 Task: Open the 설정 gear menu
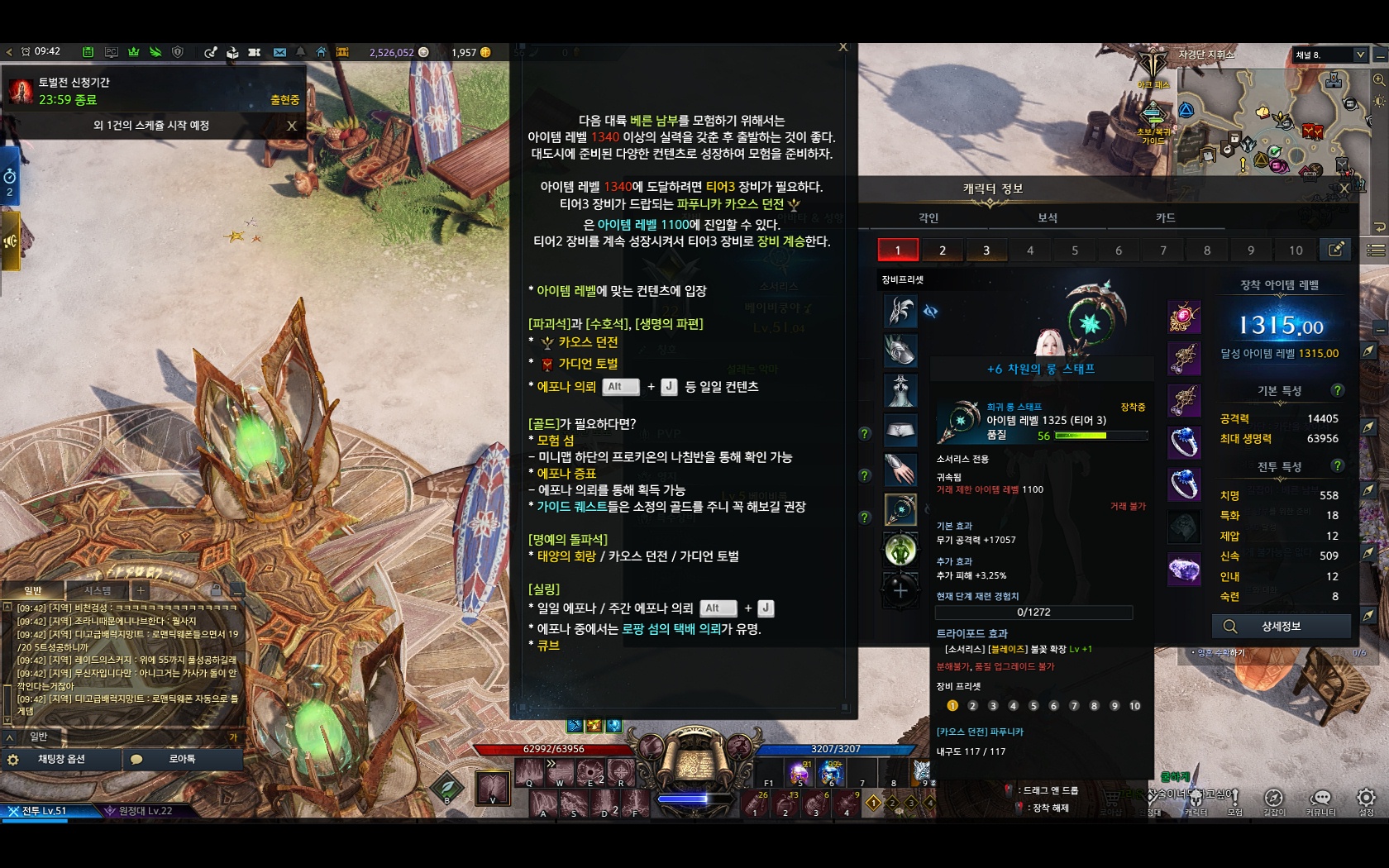[x=1366, y=800]
